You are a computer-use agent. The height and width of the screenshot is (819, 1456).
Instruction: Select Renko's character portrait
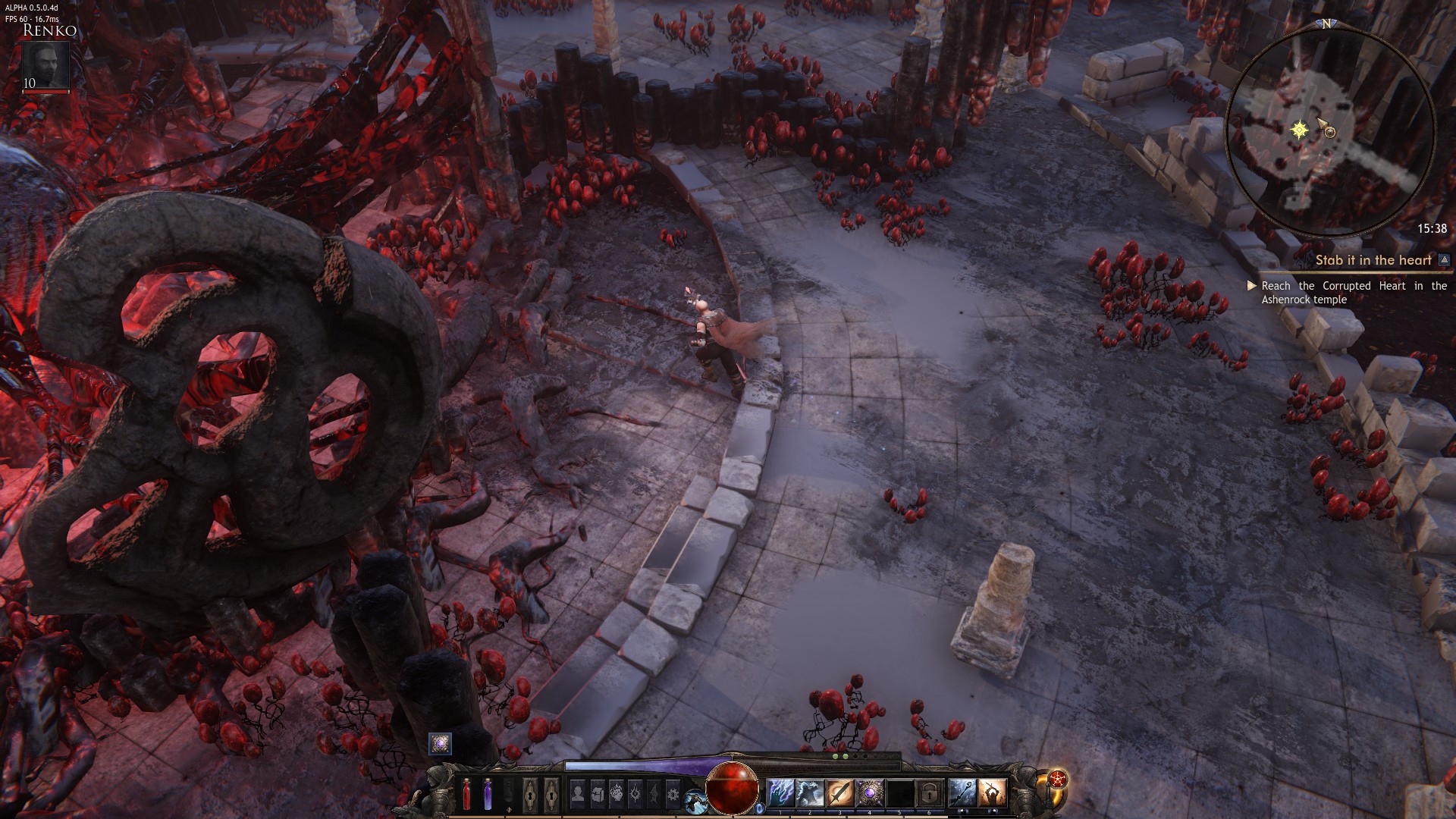pos(45,66)
